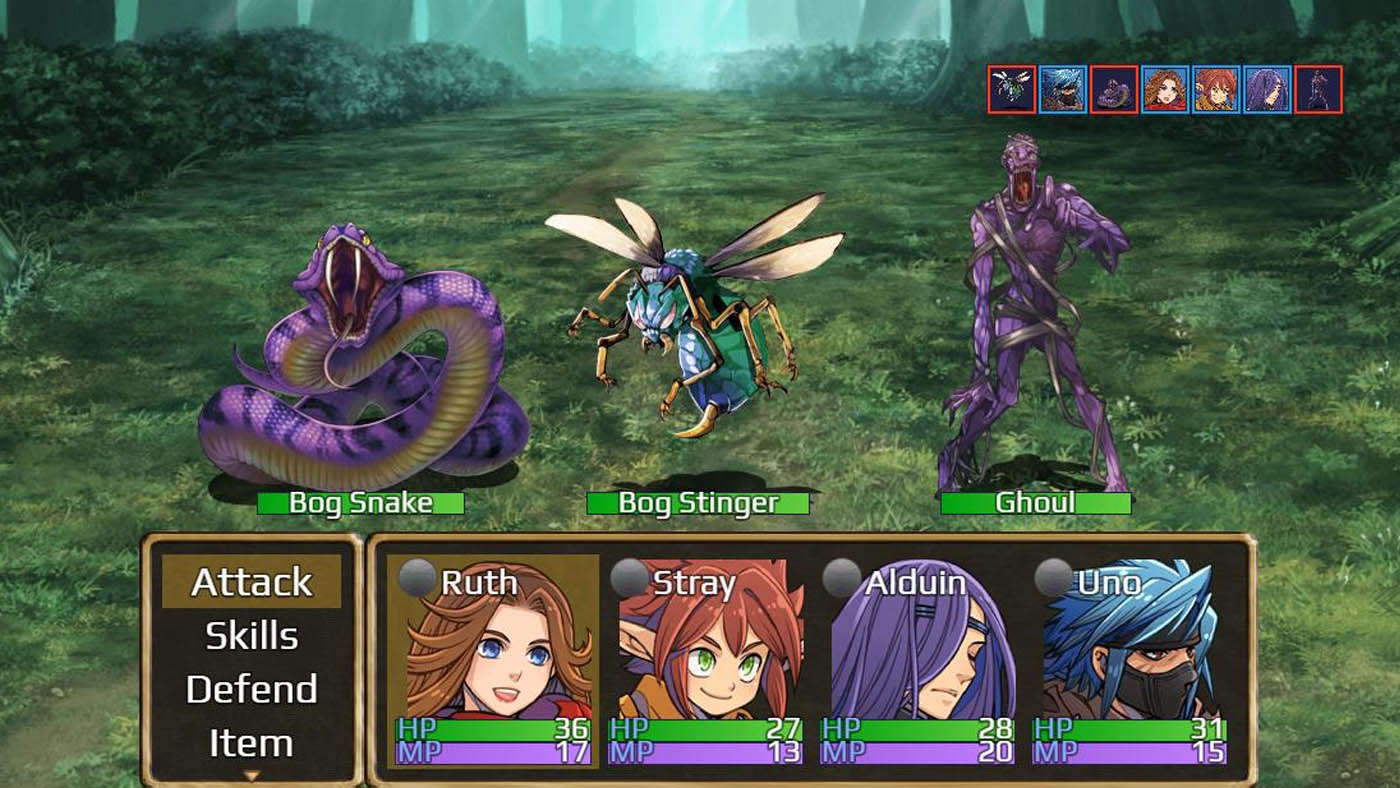Image resolution: width=1400 pixels, height=788 pixels.
Task: Click Stray's turn order icon
Action: (x=1215, y=90)
